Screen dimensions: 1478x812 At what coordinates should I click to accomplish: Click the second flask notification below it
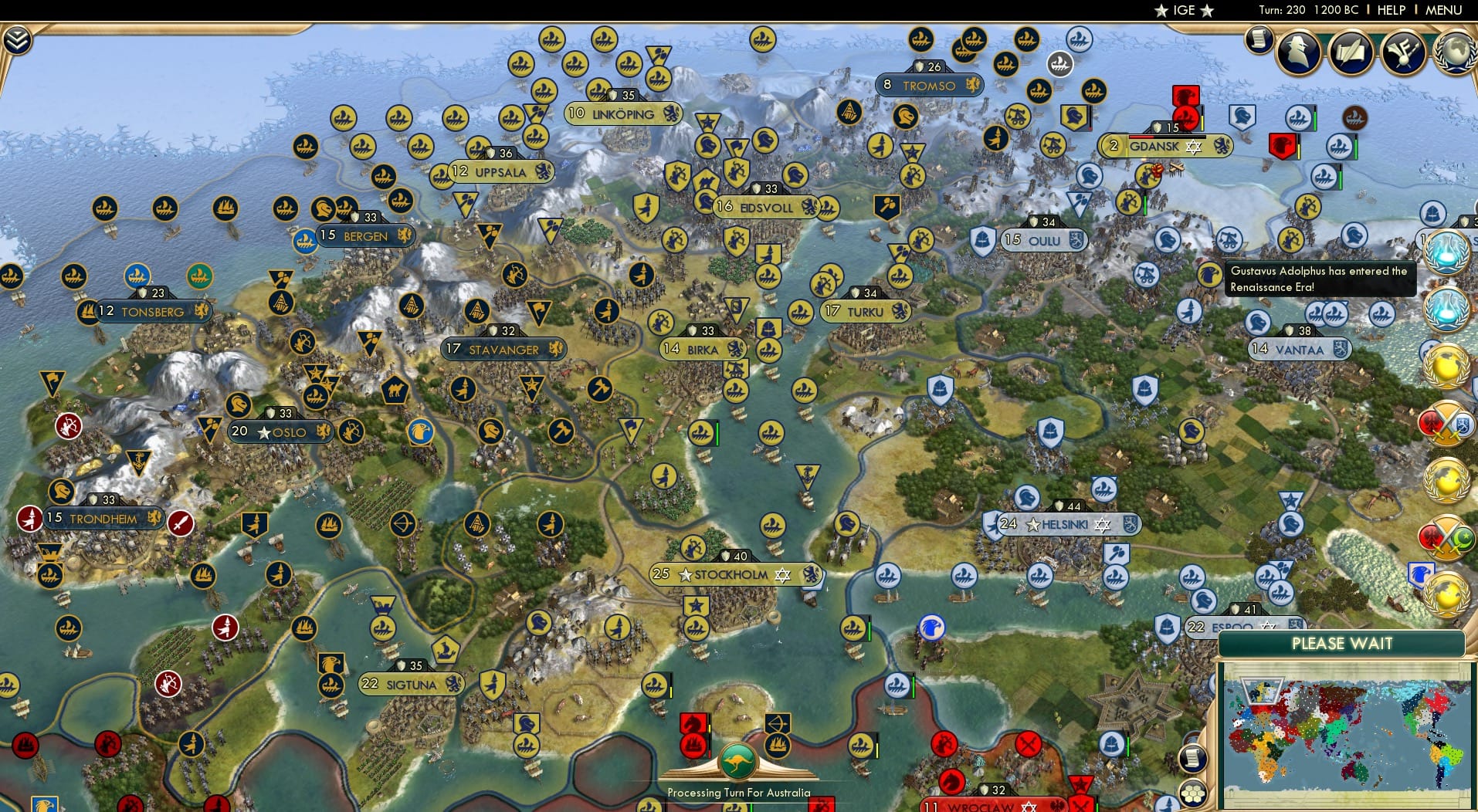point(1446,307)
